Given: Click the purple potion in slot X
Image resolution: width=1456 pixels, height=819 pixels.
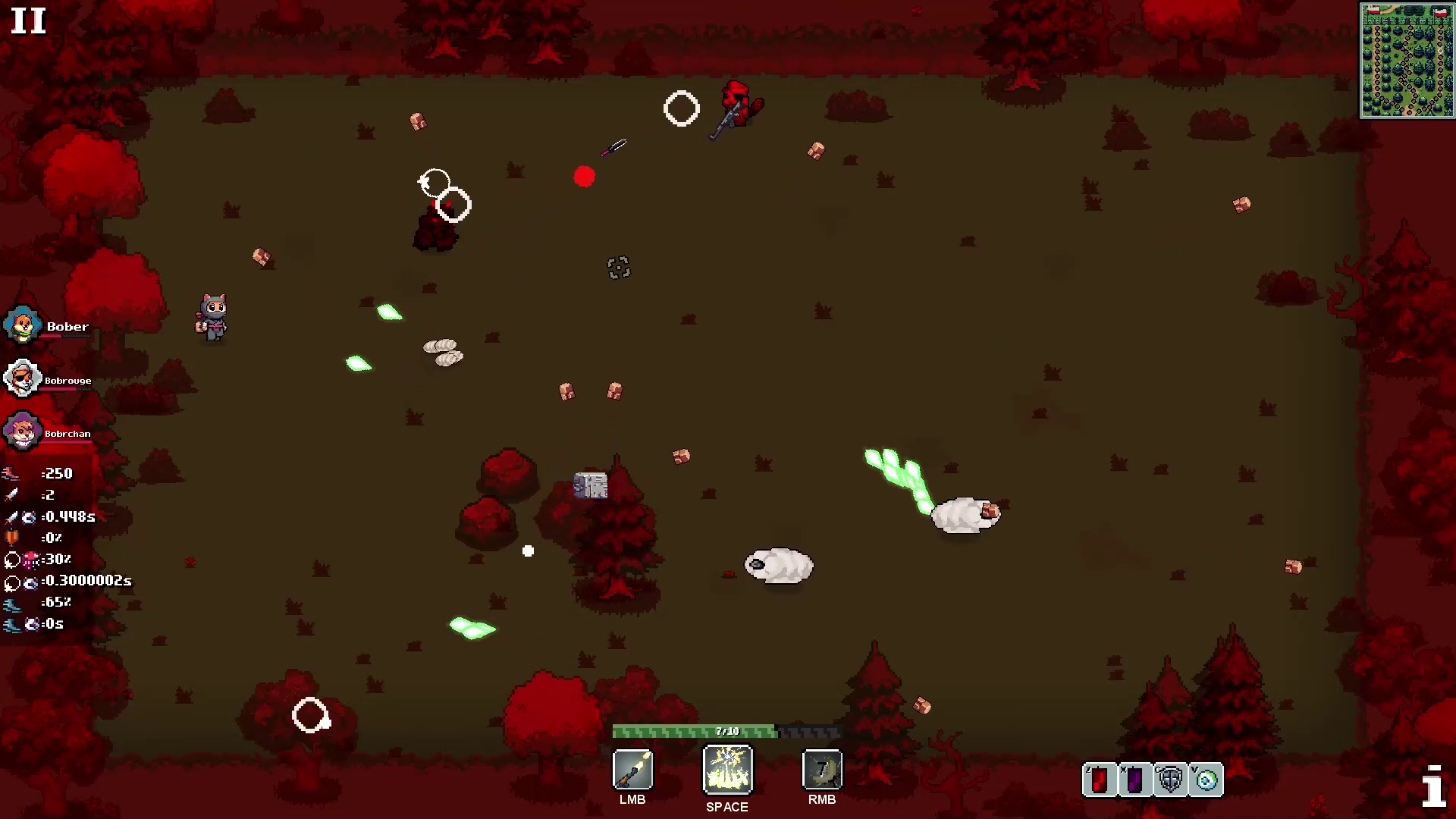Looking at the screenshot, I should 1134,779.
